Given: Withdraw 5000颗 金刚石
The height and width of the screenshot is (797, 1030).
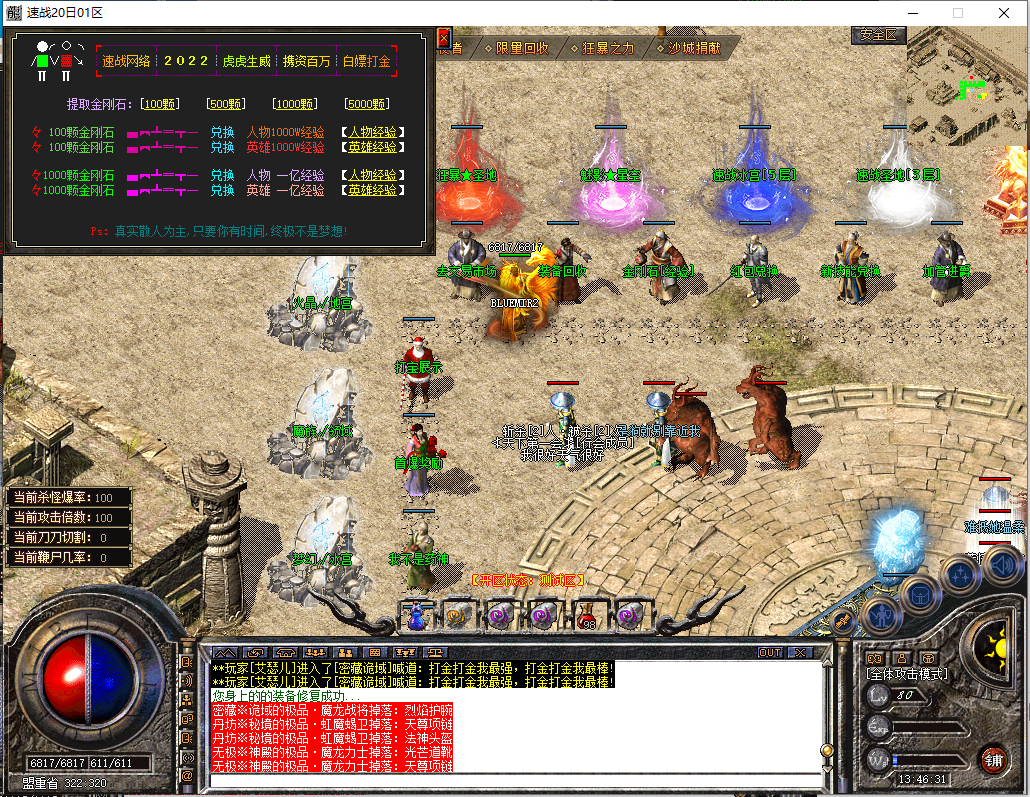Looking at the screenshot, I should 367,104.
